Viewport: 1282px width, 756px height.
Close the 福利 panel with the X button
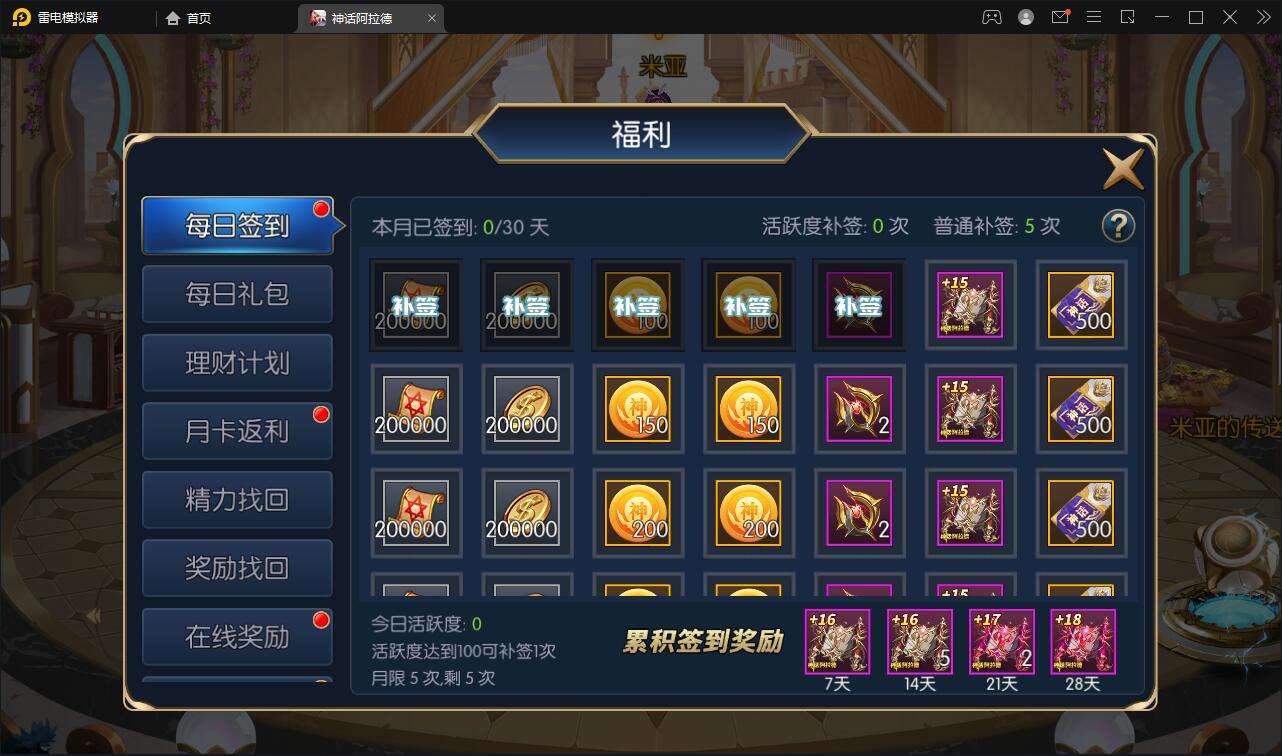(x=1122, y=168)
